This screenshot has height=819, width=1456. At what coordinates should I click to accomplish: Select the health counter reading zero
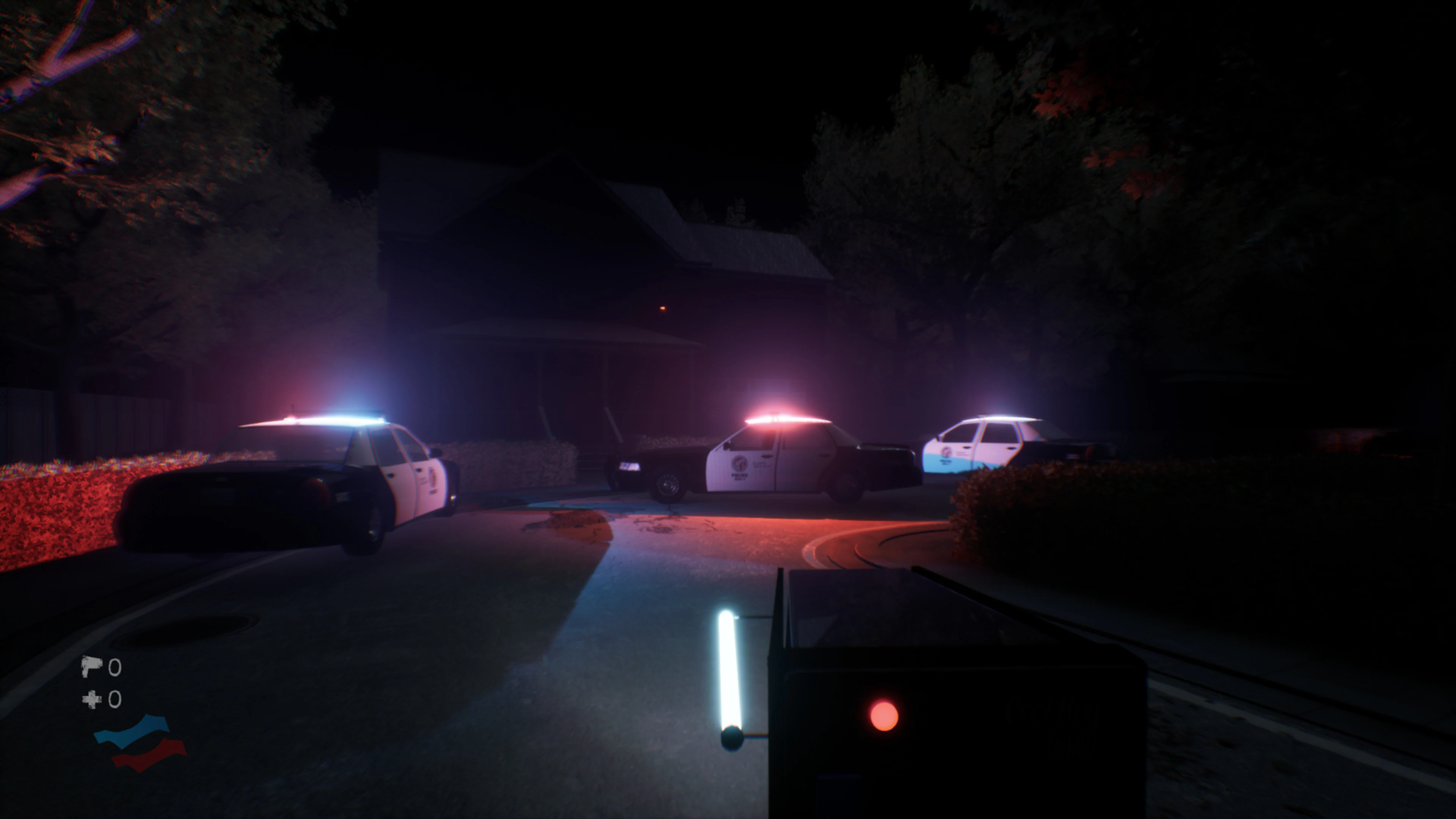pyautogui.click(x=115, y=700)
